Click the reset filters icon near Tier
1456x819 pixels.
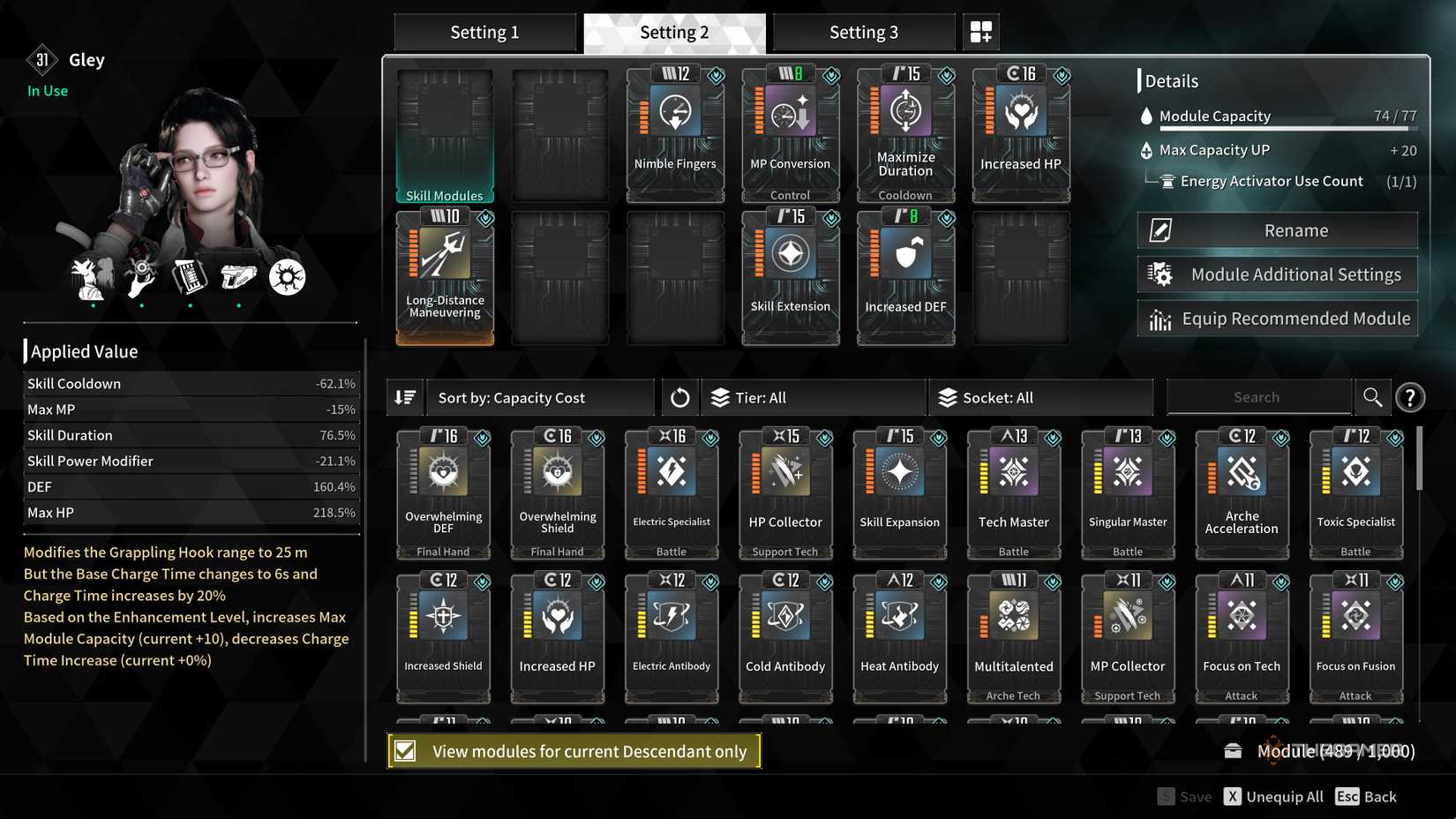[x=679, y=397]
